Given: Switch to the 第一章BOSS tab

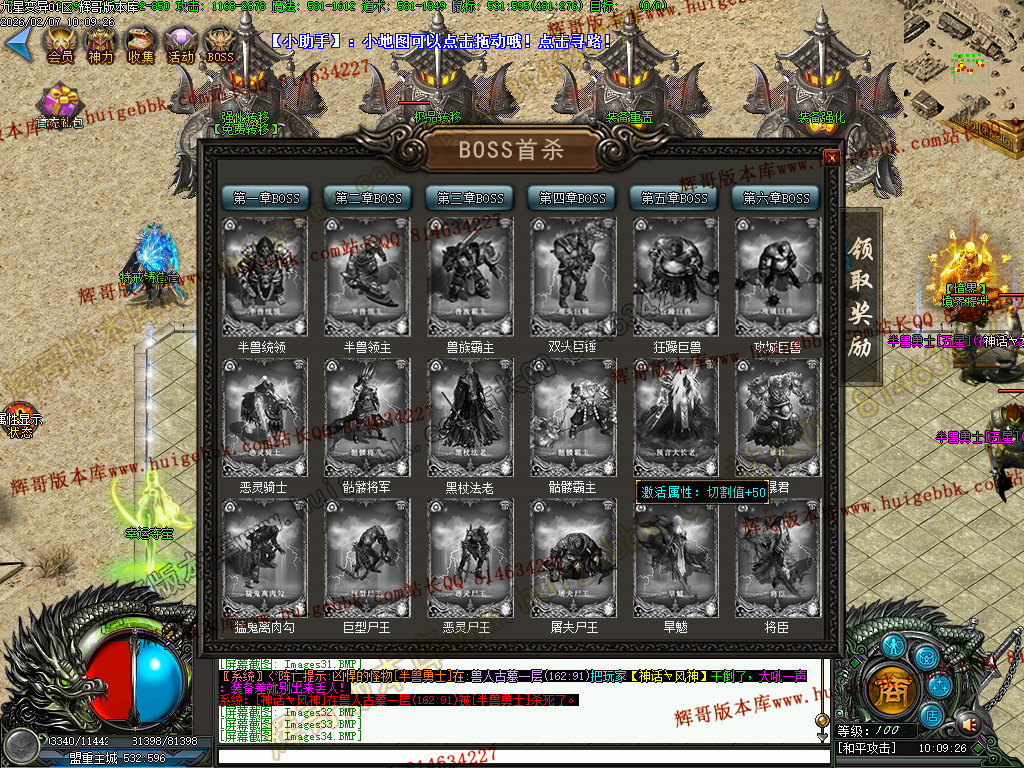Looking at the screenshot, I should (266, 198).
